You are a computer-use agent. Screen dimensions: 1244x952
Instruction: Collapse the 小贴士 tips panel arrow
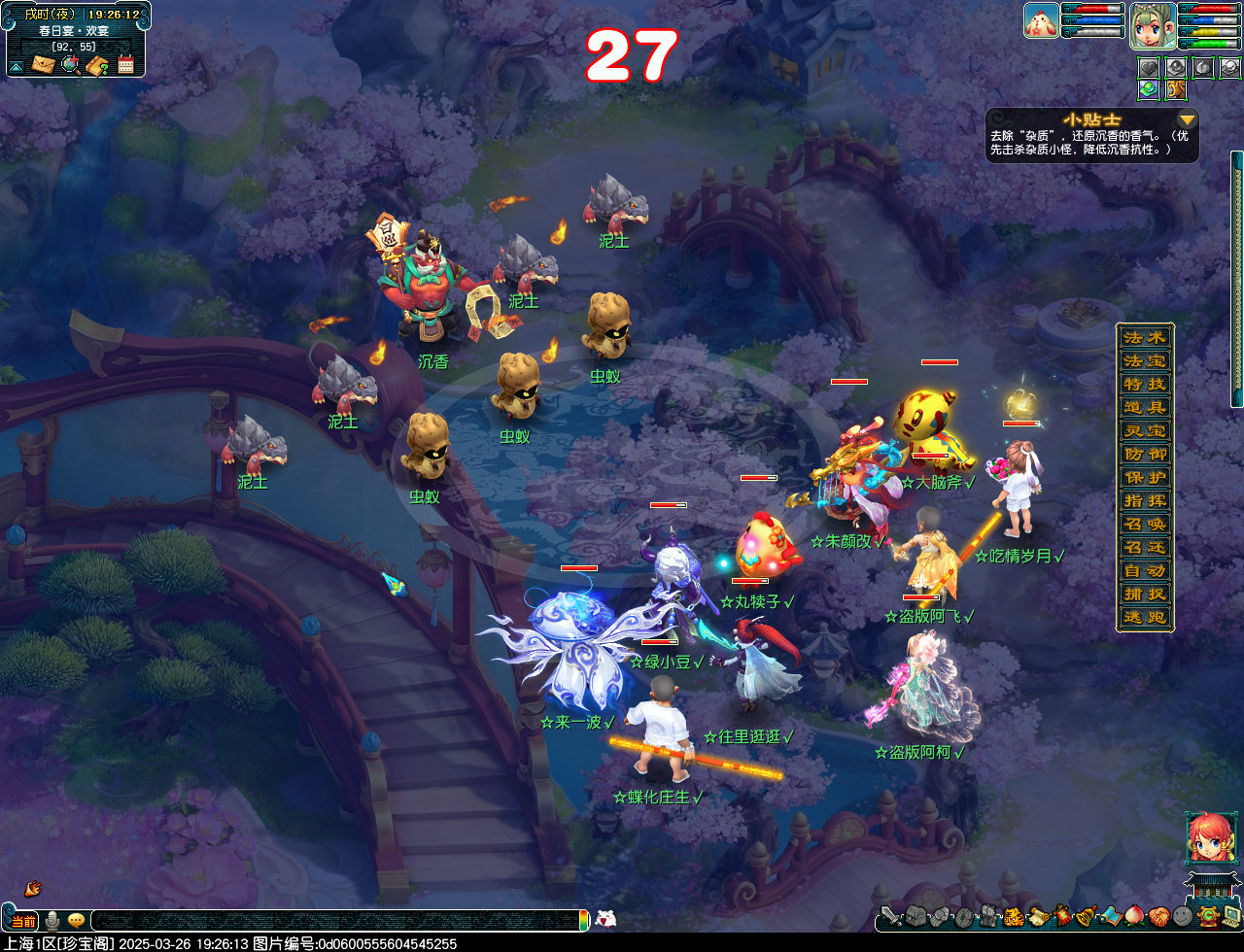pos(1187,119)
